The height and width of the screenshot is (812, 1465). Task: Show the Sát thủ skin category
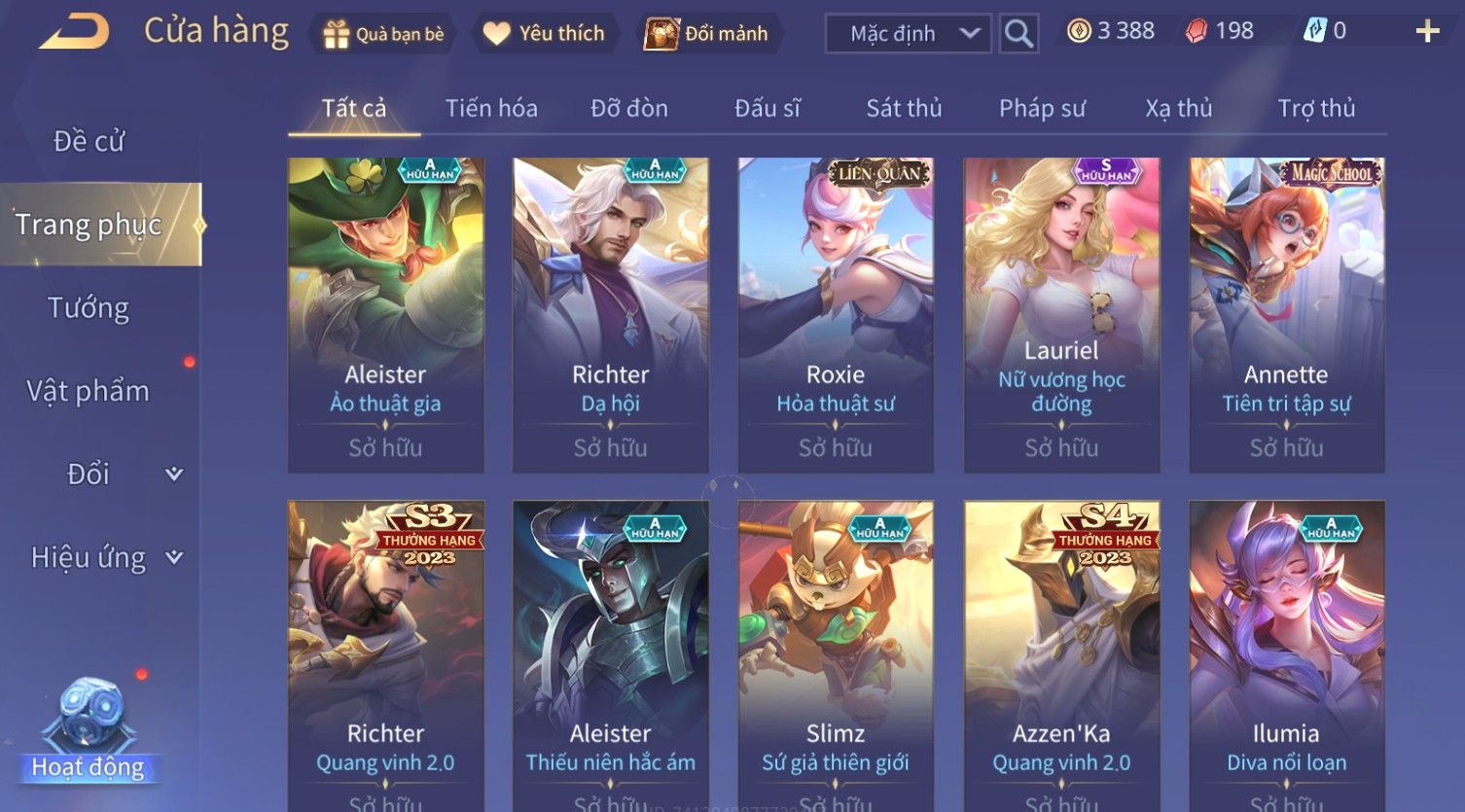904,108
